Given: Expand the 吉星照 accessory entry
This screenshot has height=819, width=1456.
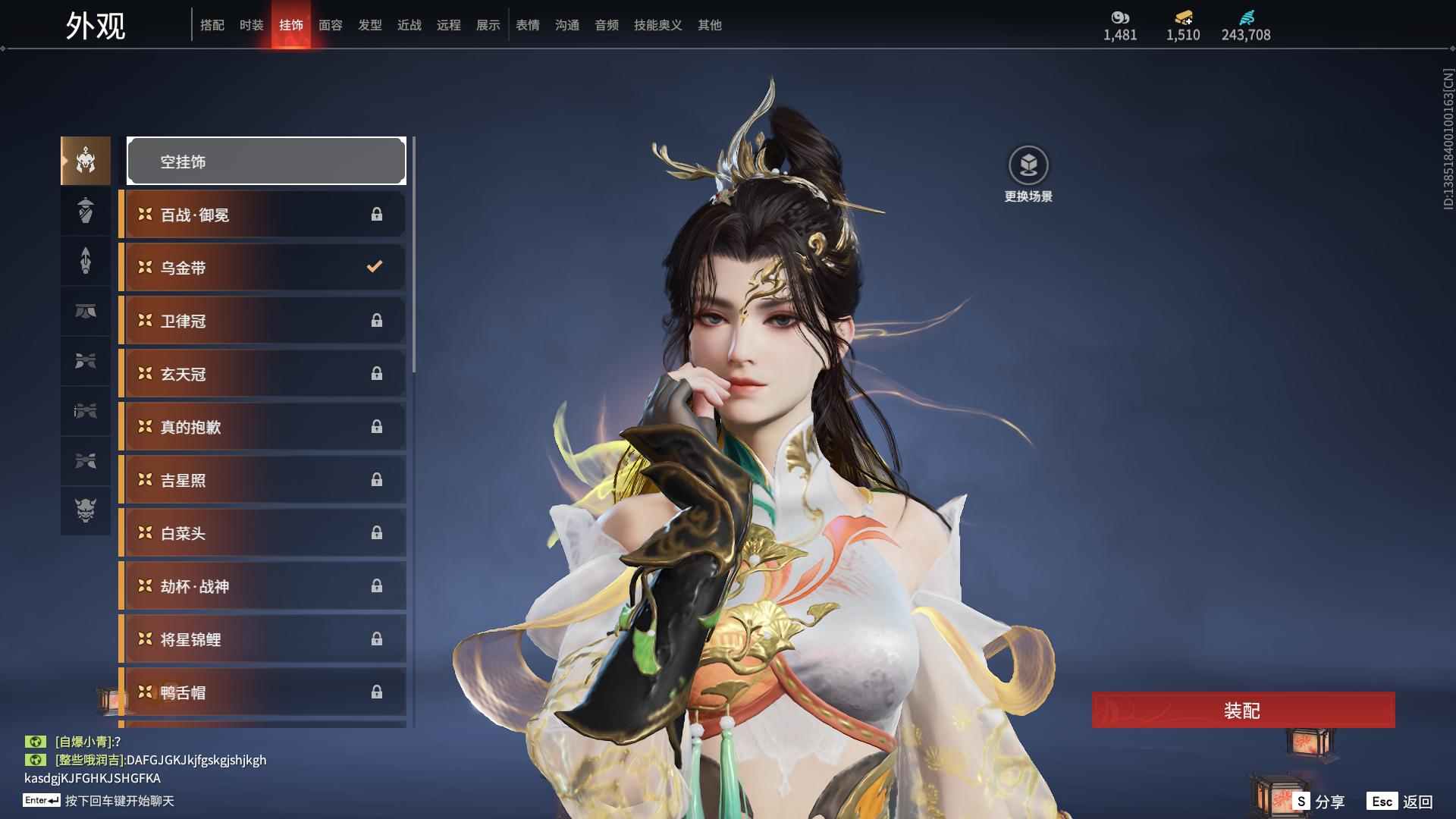Looking at the screenshot, I should coord(262,479).
